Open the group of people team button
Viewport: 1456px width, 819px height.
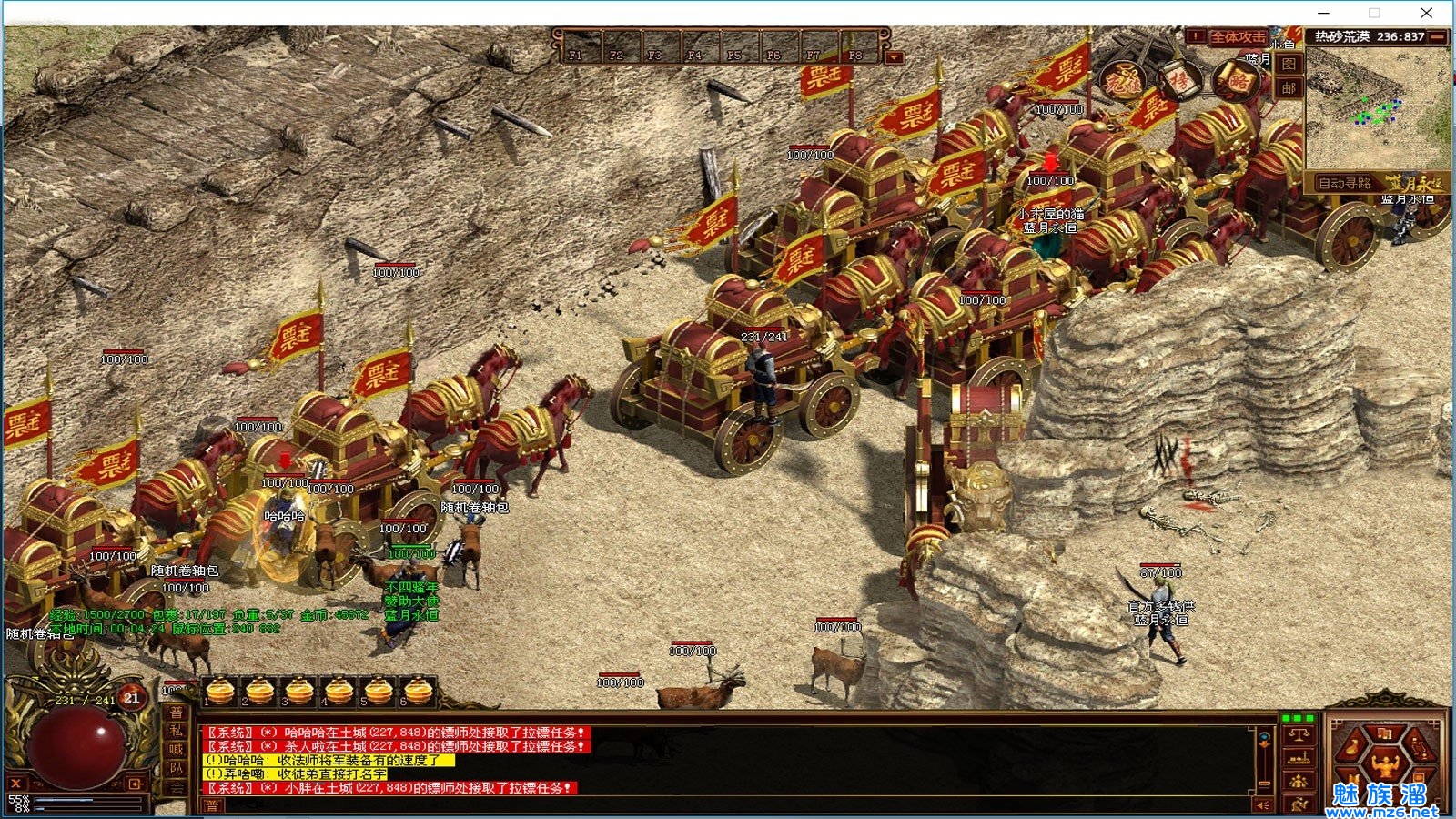[1299, 781]
